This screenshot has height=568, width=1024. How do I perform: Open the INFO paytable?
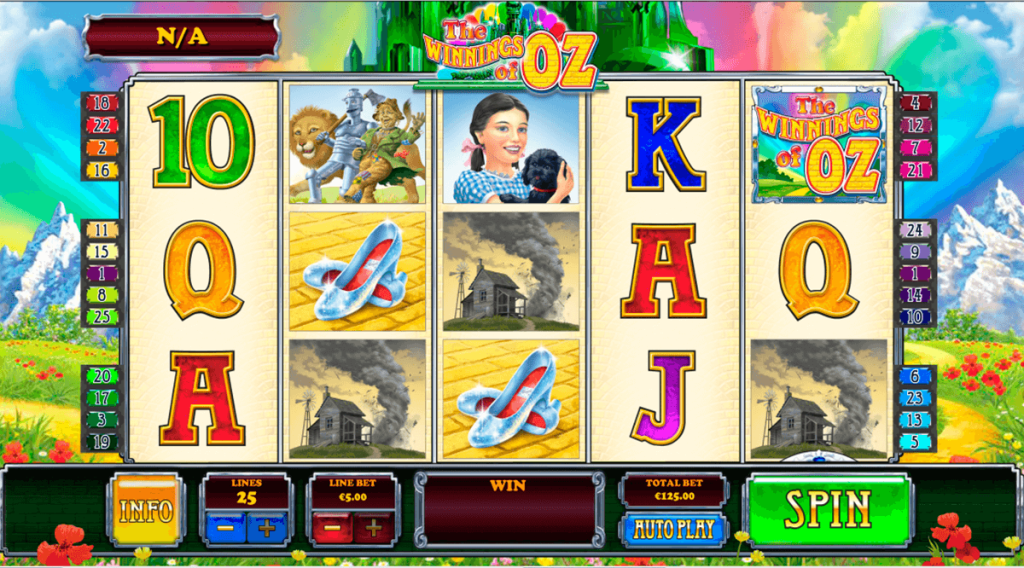tap(146, 510)
